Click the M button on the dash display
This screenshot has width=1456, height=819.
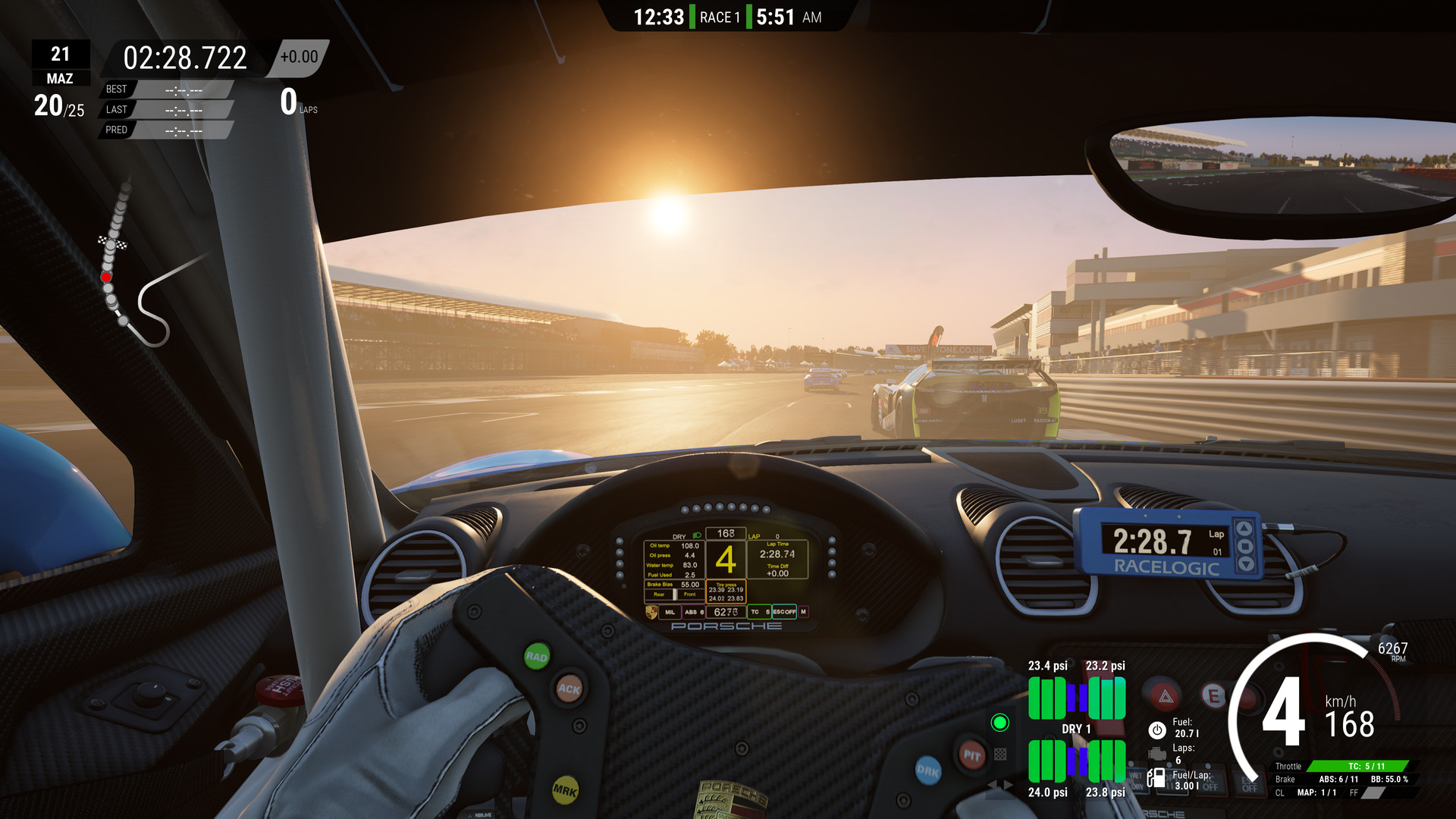(803, 612)
